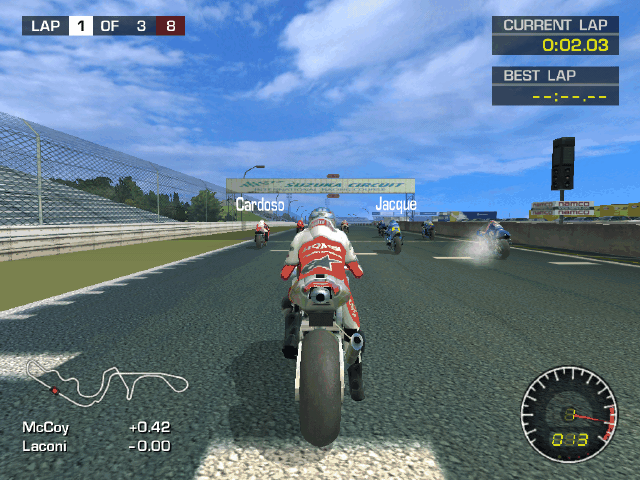Viewport: 640px width, 480px height.
Task: Click the Cardoso rider name tag
Action: 260,205
